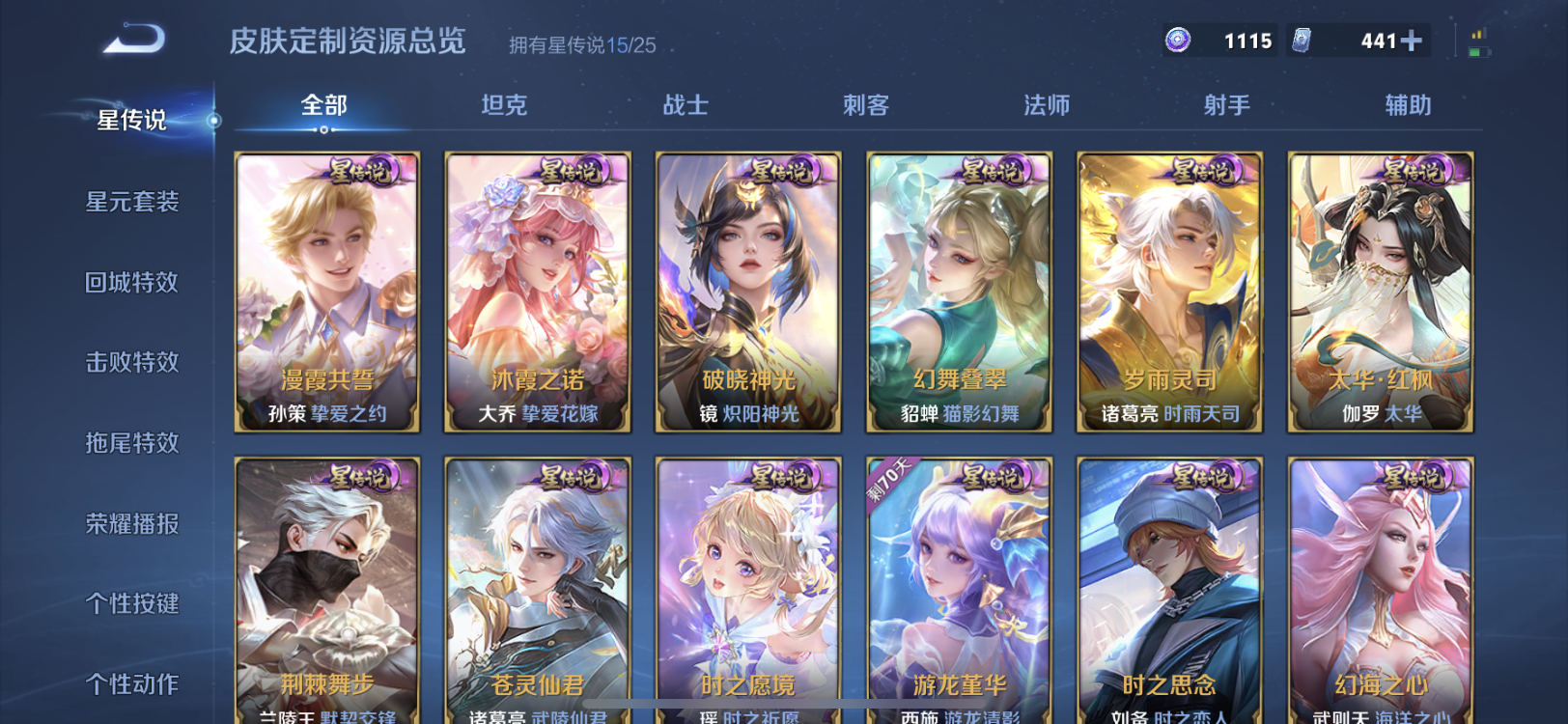
Task: Return to the 全部 tab
Action: [x=322, y=105]
